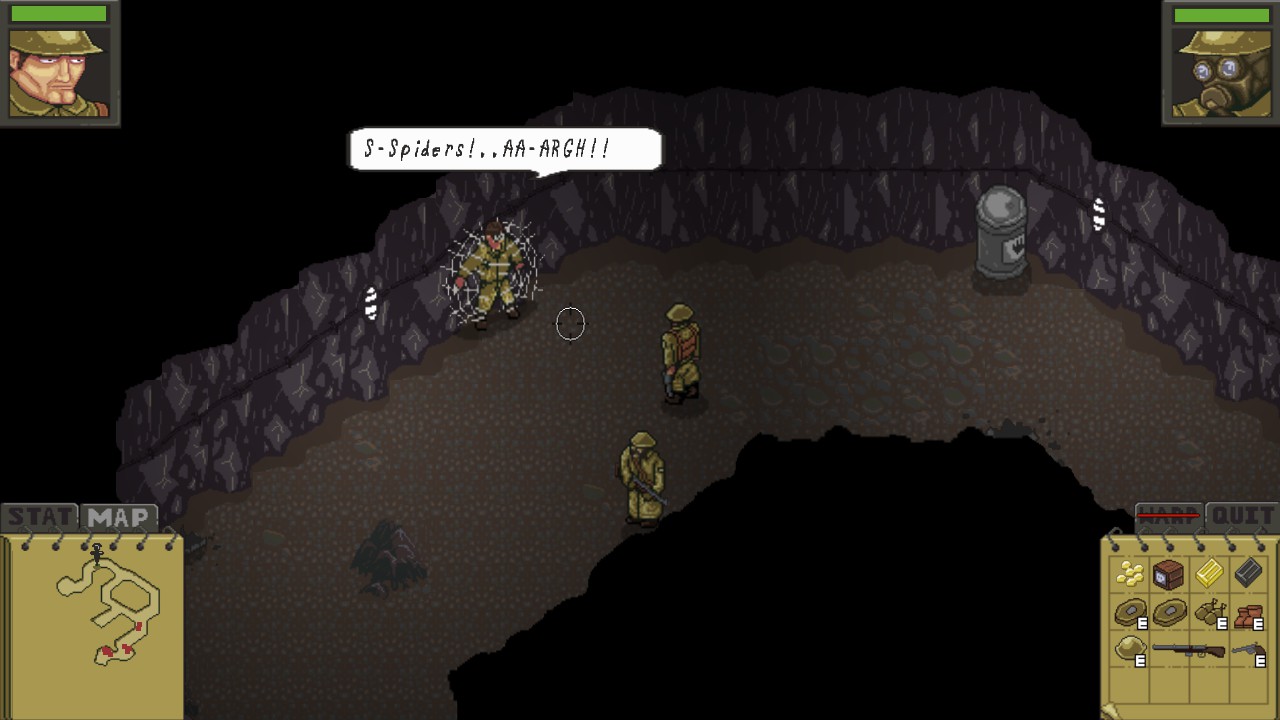The width and height of the screenshot is (1280, 720).
Task: Click QUIT to exit the game
Action: (1242, 516)
